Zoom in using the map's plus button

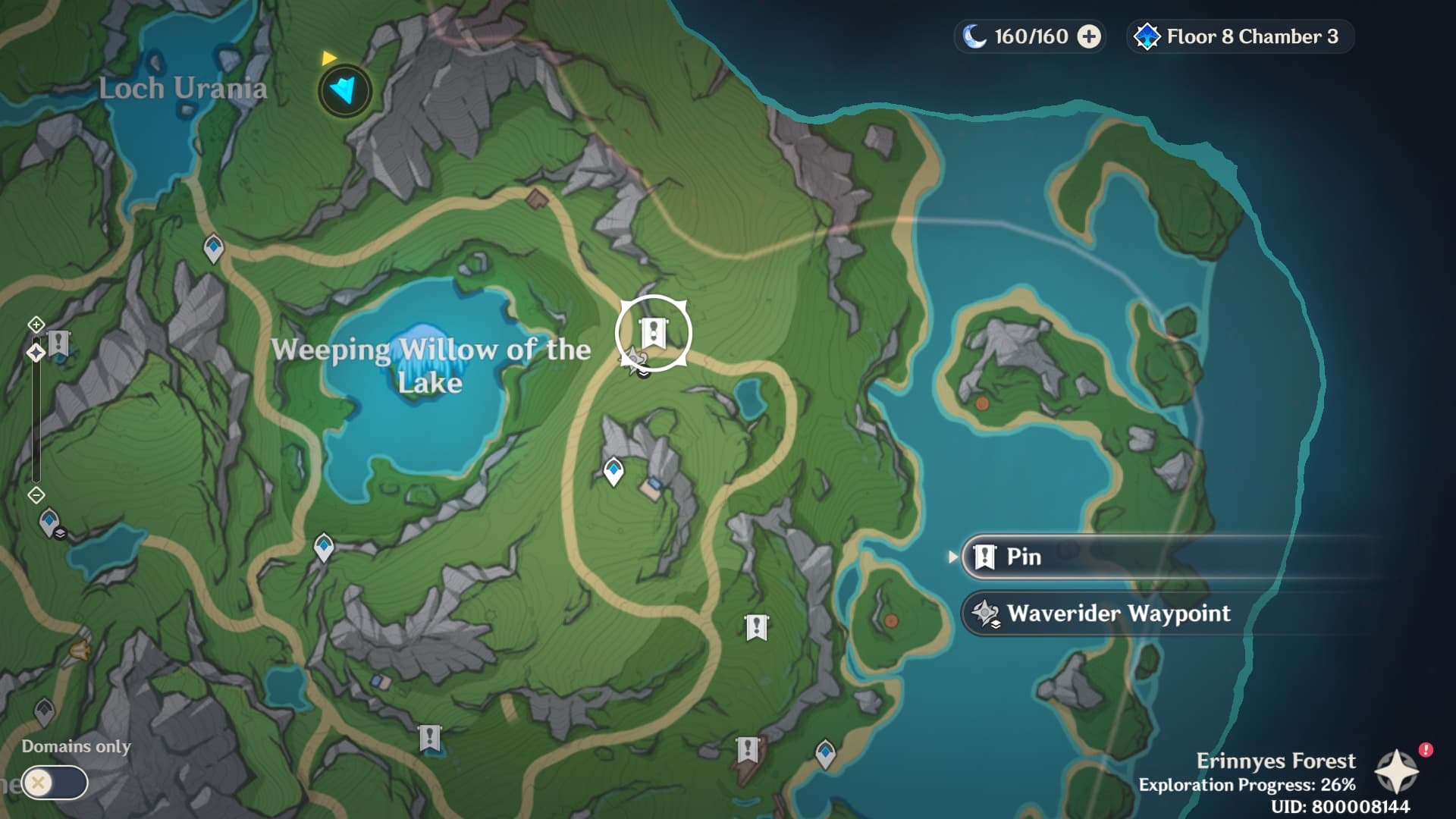tap(36, 325)
